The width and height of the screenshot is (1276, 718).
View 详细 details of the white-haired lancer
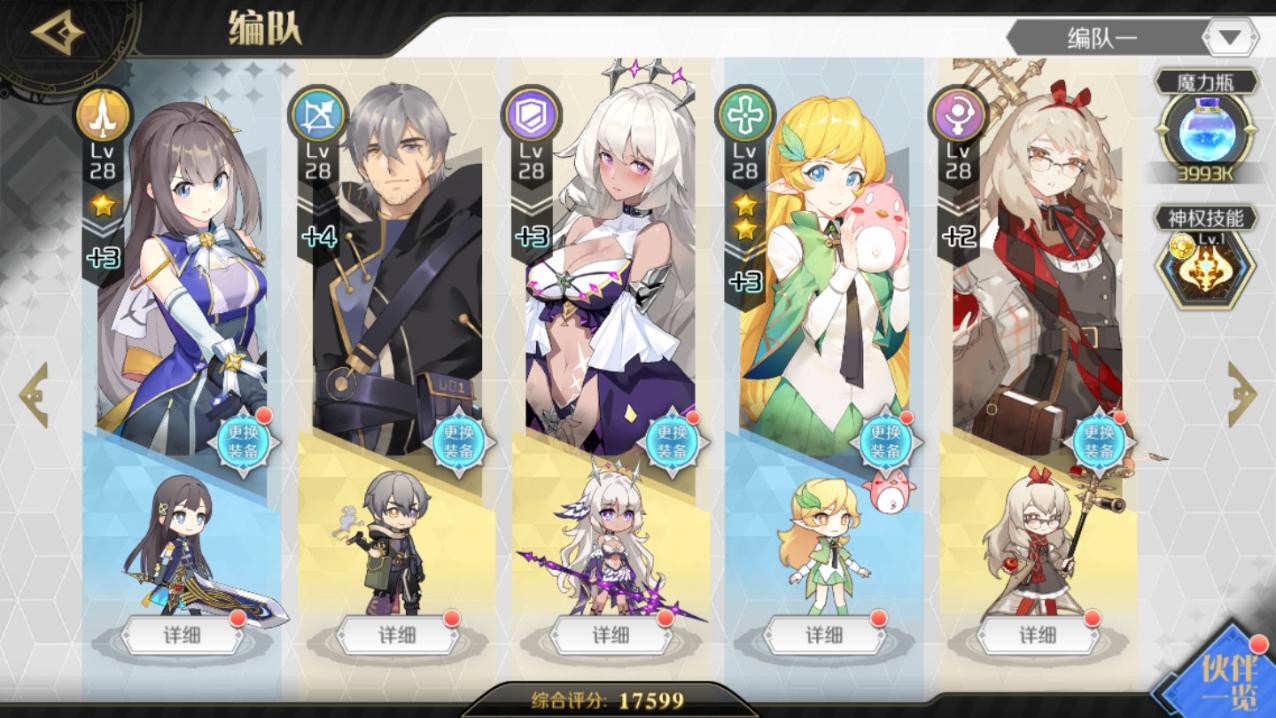pos(610,635)
